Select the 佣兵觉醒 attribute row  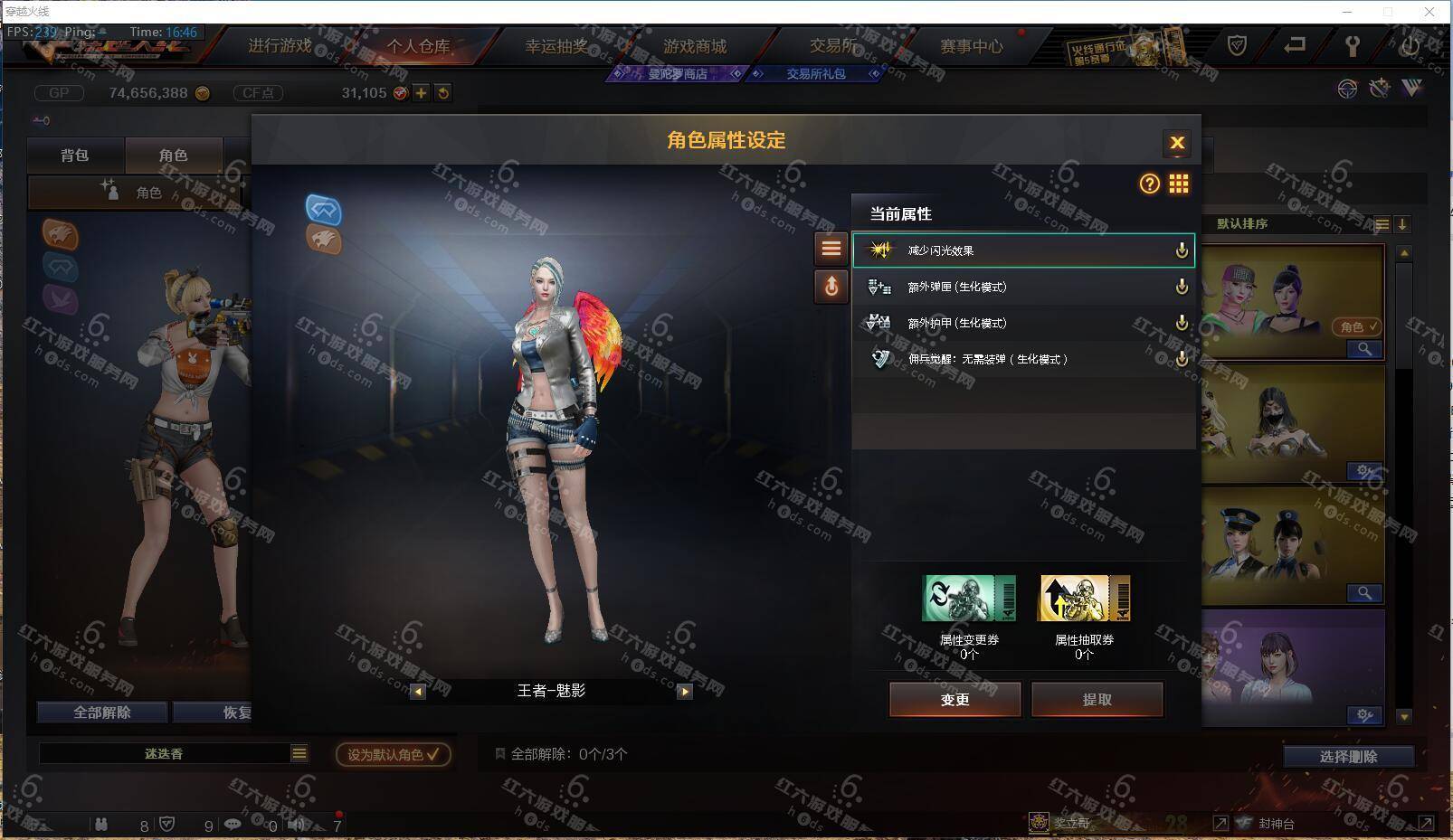click(x=1022, y=359)
